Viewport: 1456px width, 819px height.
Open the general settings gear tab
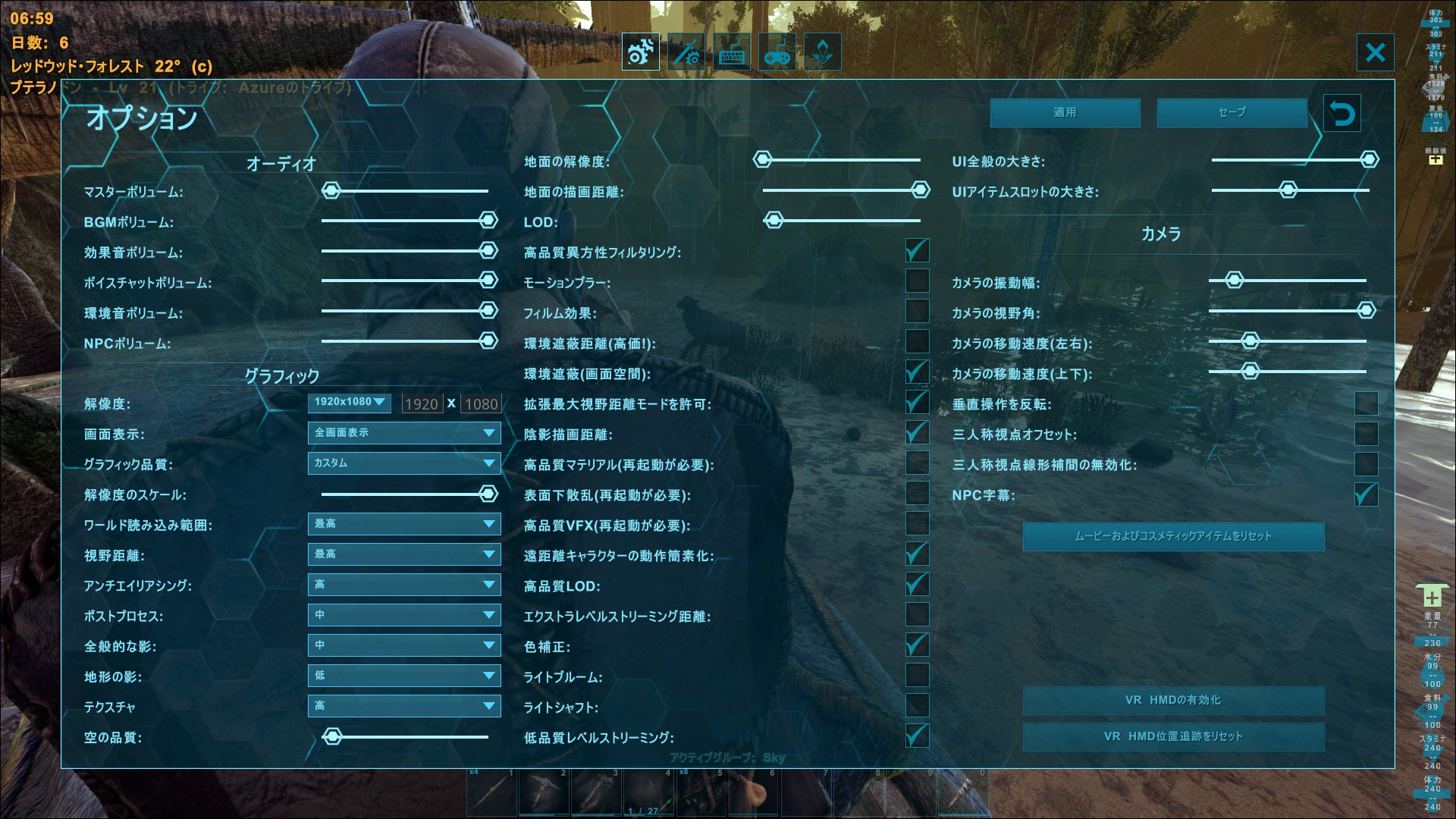(x=639, y=52)
